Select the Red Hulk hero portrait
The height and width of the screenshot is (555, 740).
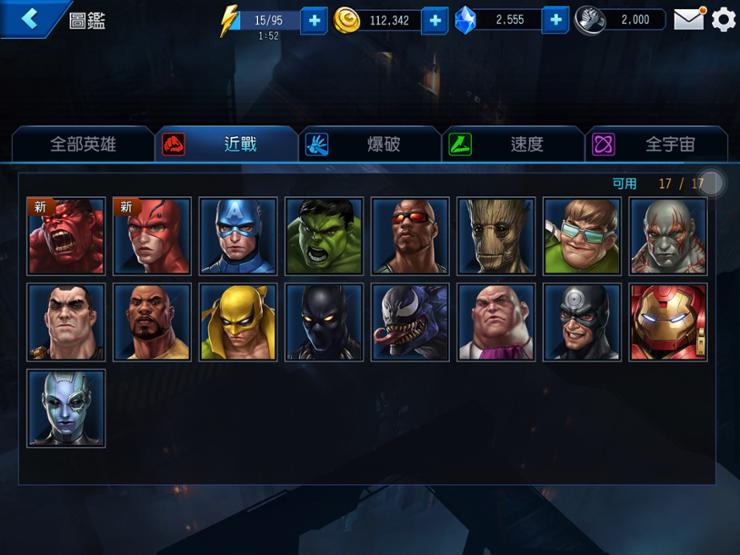(66, 236)
